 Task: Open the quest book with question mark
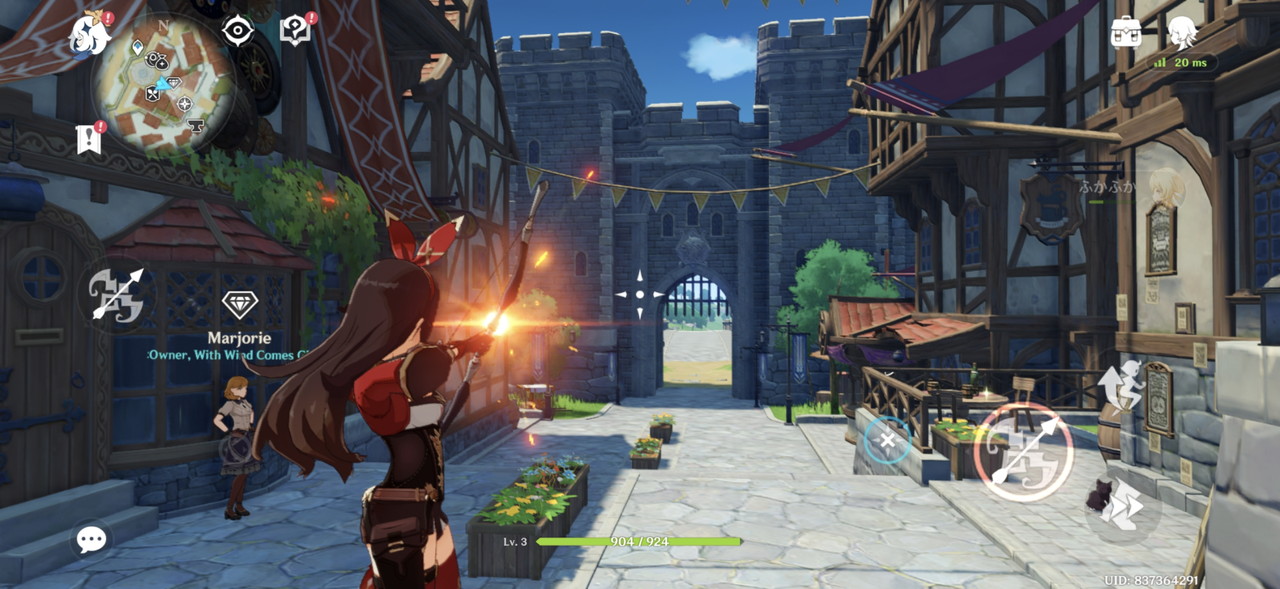pyautogui.click(x=295, y=31)
